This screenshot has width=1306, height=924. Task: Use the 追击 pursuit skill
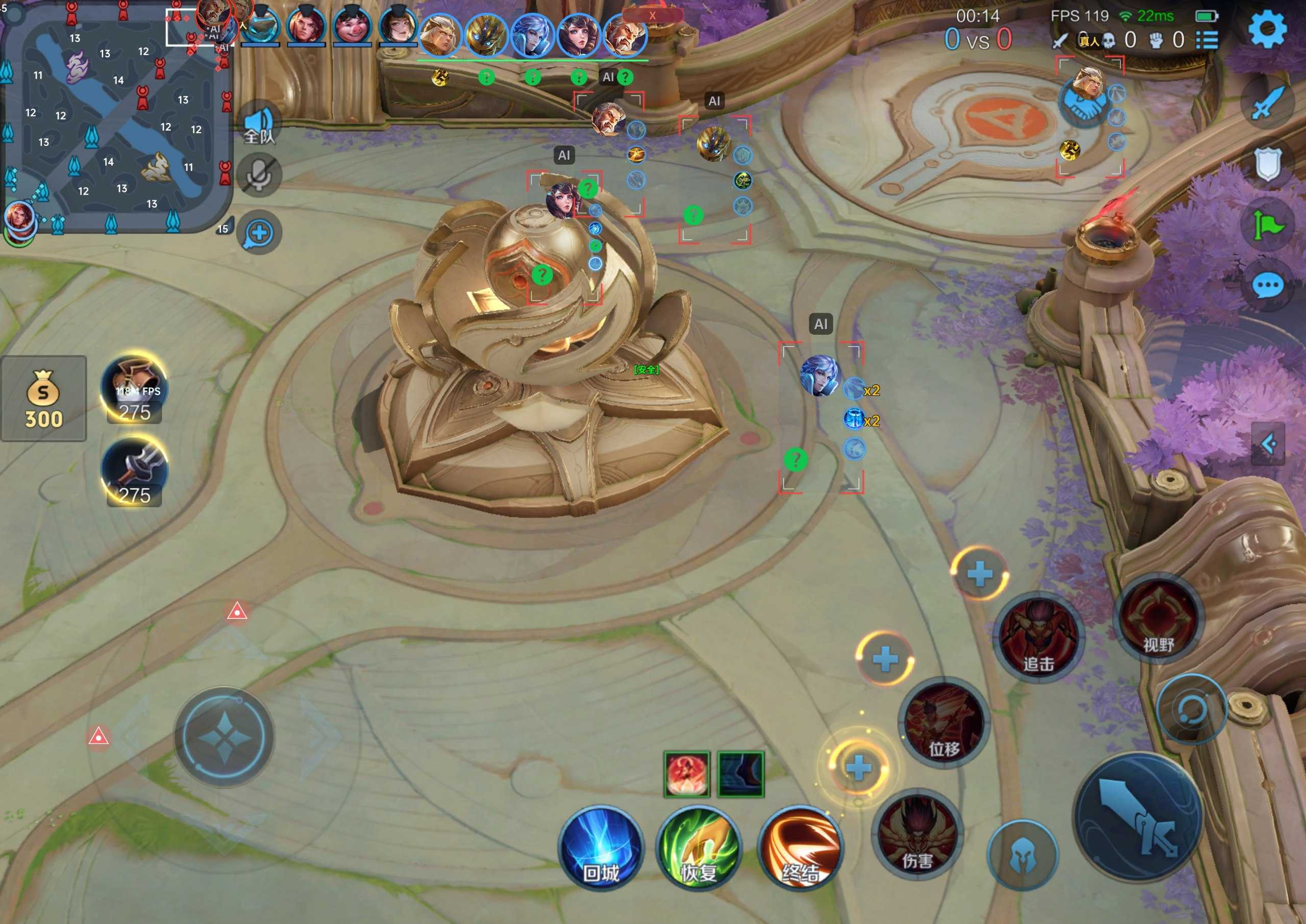point(1039,637)
